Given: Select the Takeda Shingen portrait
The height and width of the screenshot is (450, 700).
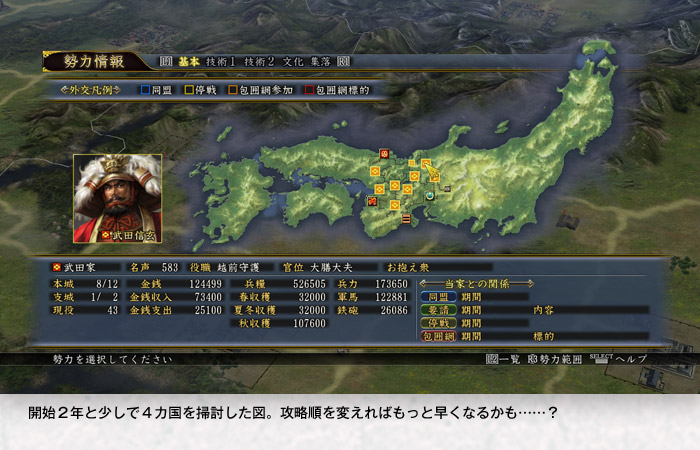Looking at the screenshot, I should point(118,198).
